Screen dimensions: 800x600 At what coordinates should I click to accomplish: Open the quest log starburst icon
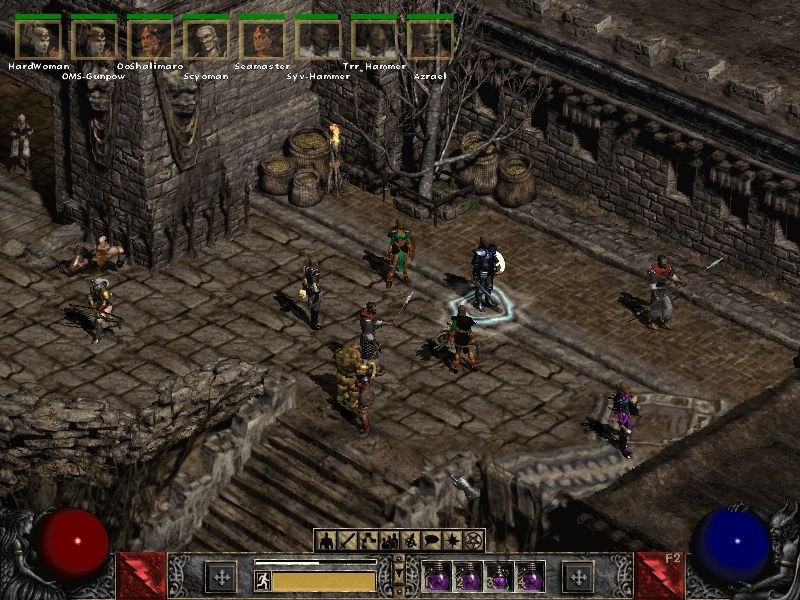(452, 541)
